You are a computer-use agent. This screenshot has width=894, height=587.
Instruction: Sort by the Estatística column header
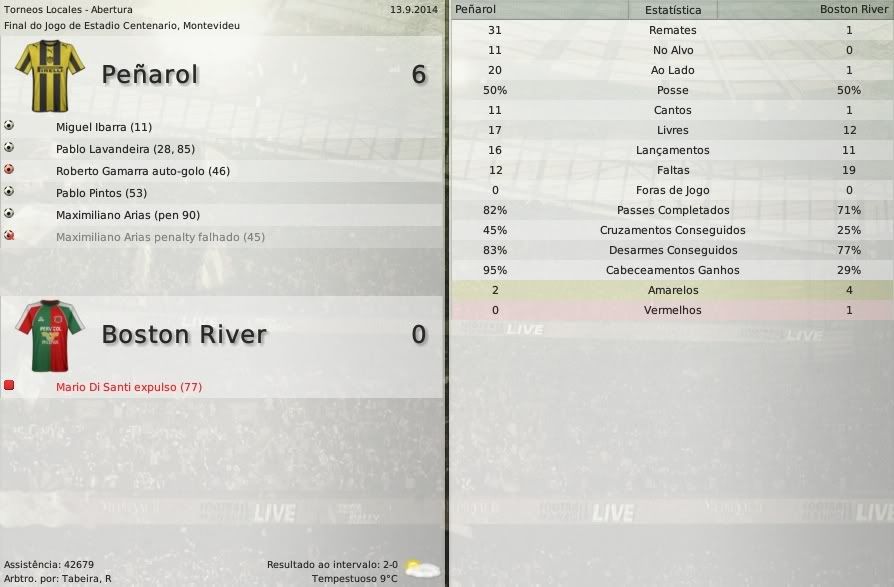click(x=672, y=10)
